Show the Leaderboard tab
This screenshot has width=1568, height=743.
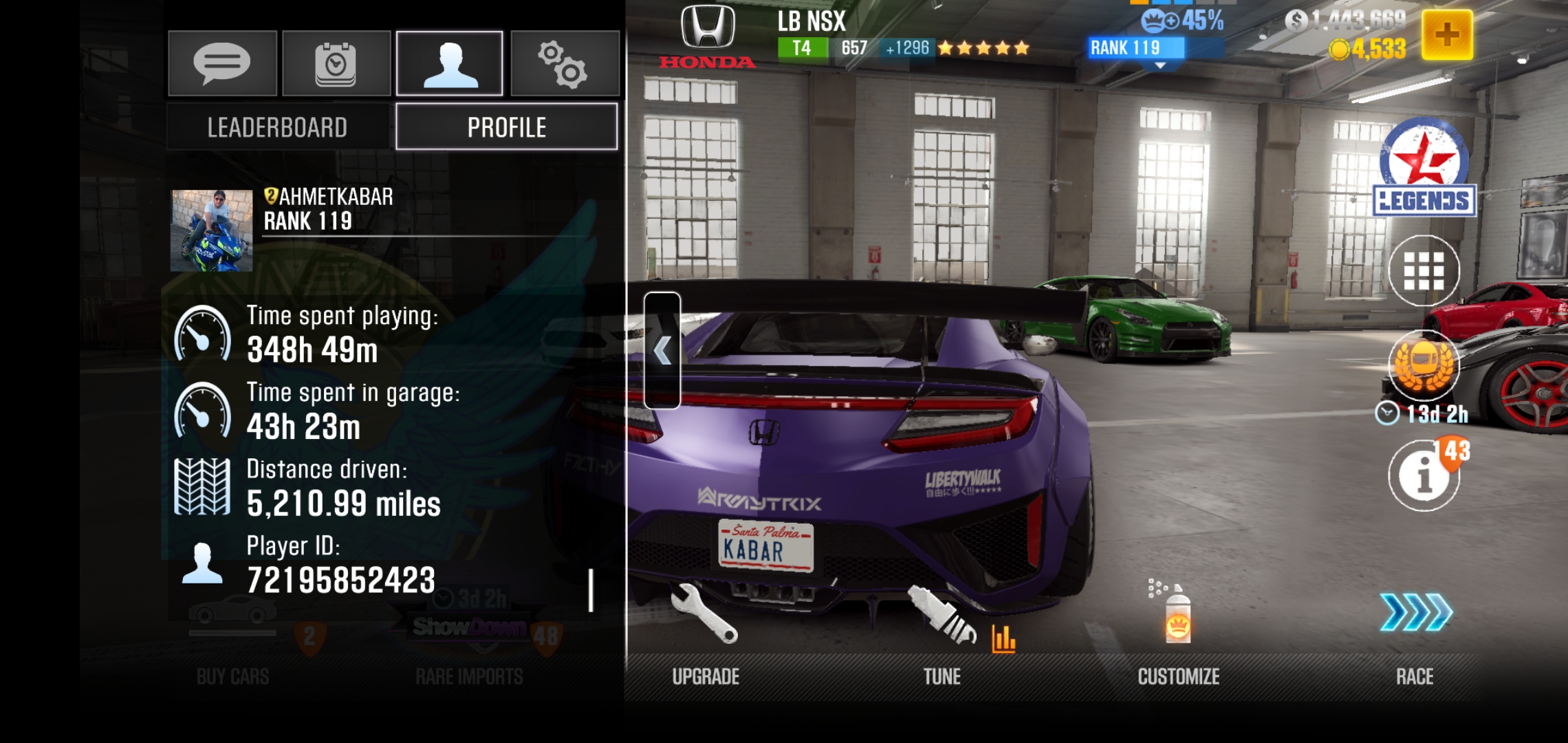[278, 127]
